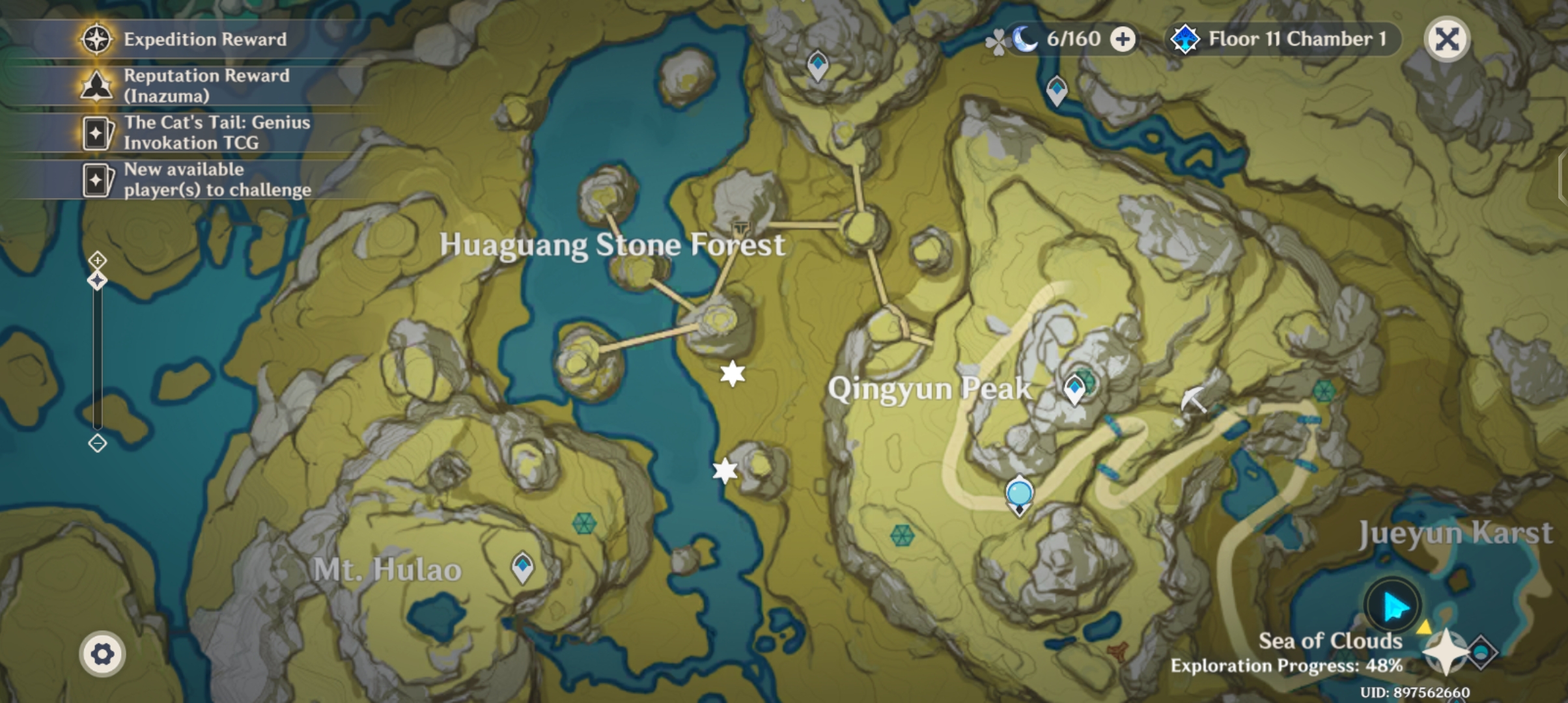Click the zoom-in plus above the map slider
Viewport: 1568px width, 703px height.
(96, 261)
